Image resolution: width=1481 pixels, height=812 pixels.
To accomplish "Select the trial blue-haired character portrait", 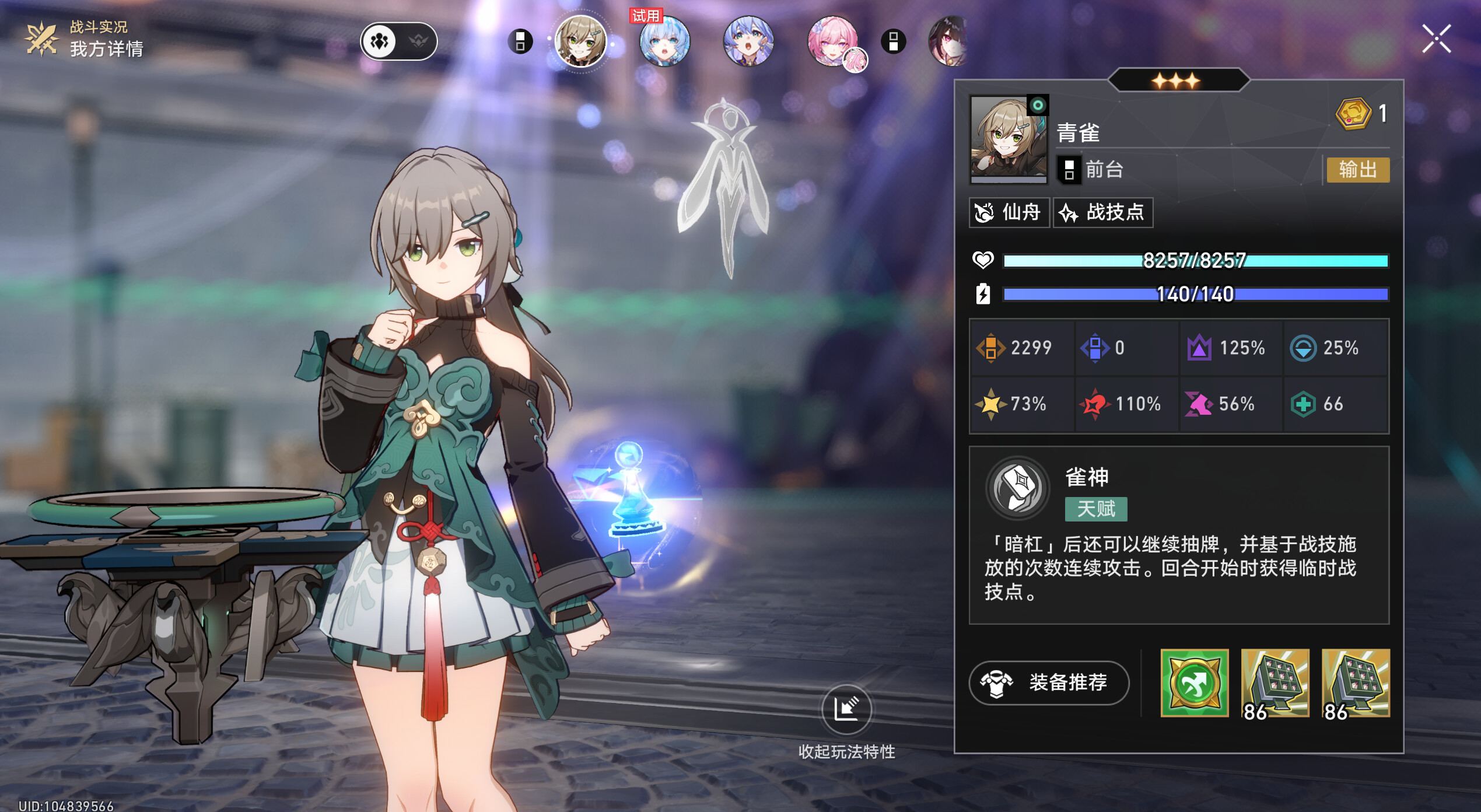I will (664, 41).
